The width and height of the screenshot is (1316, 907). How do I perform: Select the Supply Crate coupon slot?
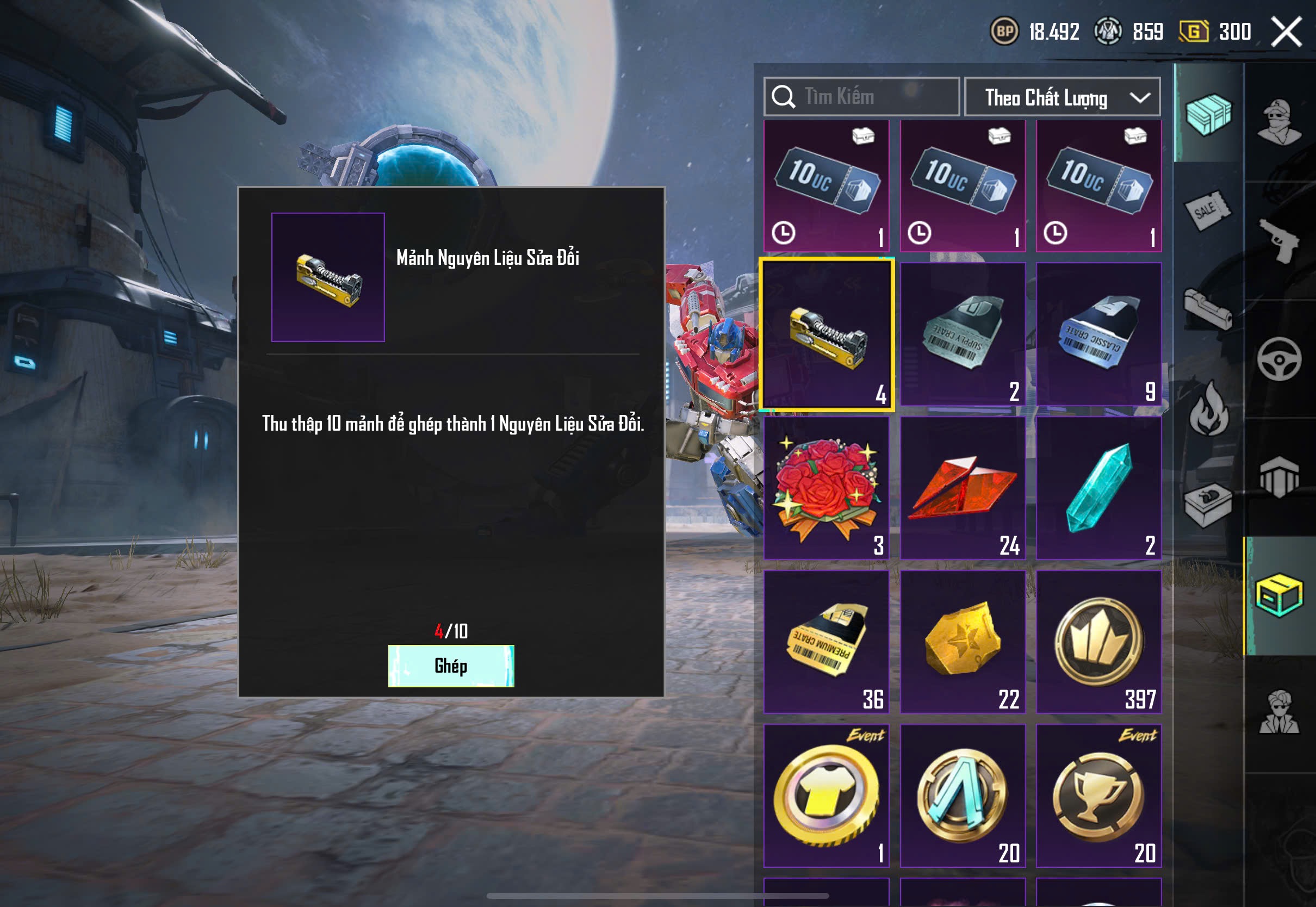[x=963, y=334]
